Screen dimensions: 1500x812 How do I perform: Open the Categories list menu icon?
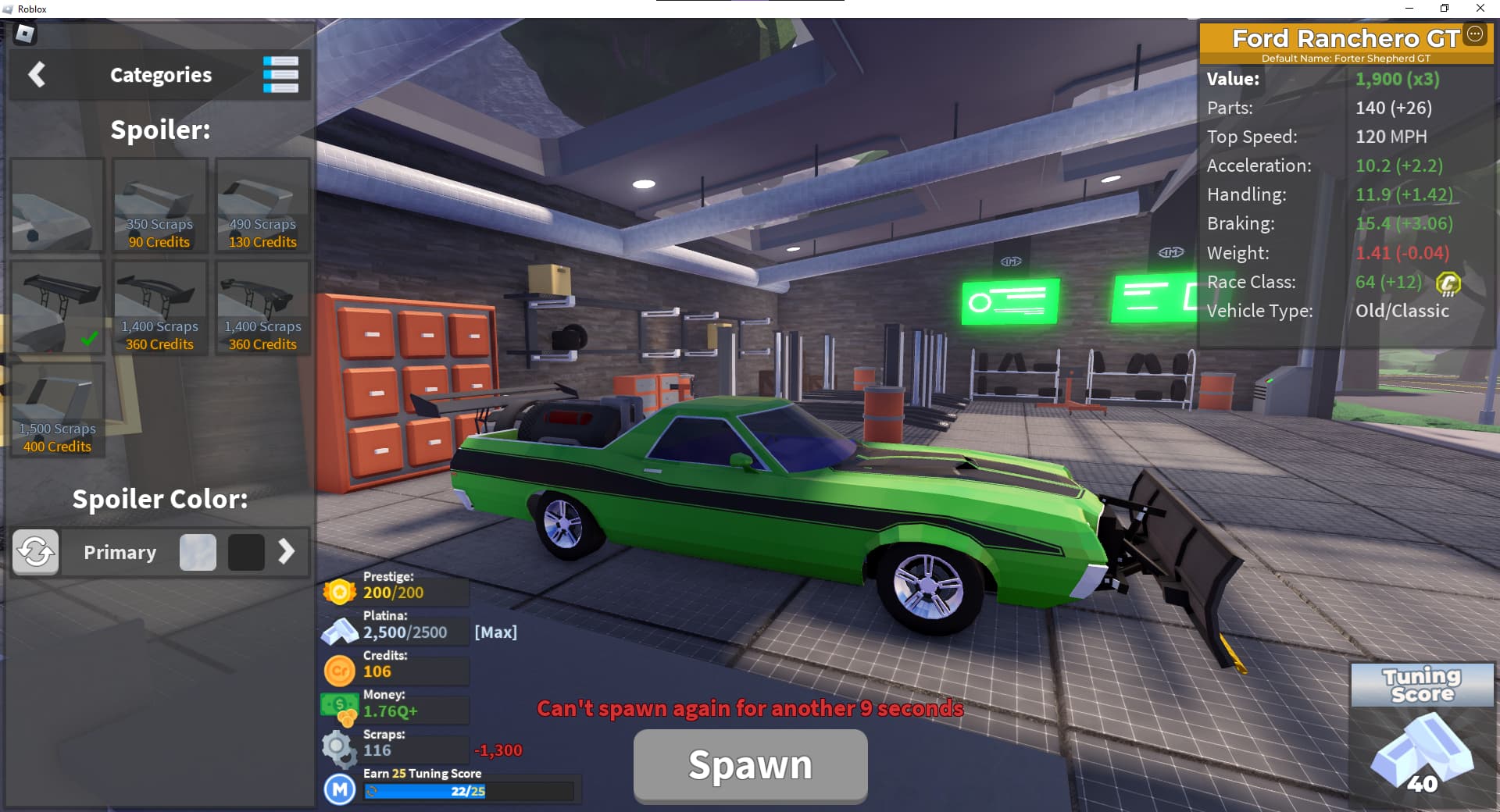tap(280, 75)
